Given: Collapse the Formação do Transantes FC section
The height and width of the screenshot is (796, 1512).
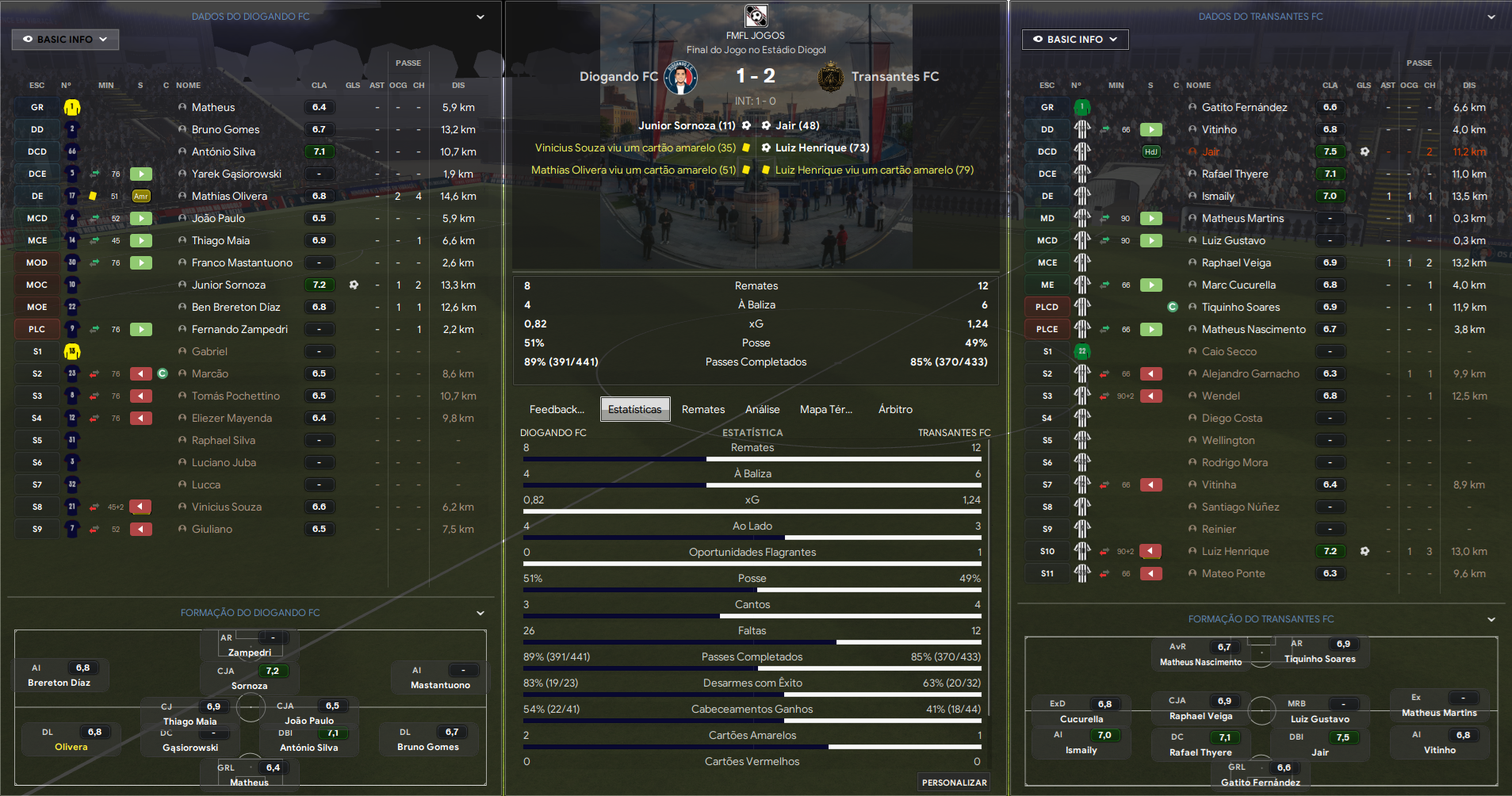Looking at the screenshot, I should click(1491, 619).
